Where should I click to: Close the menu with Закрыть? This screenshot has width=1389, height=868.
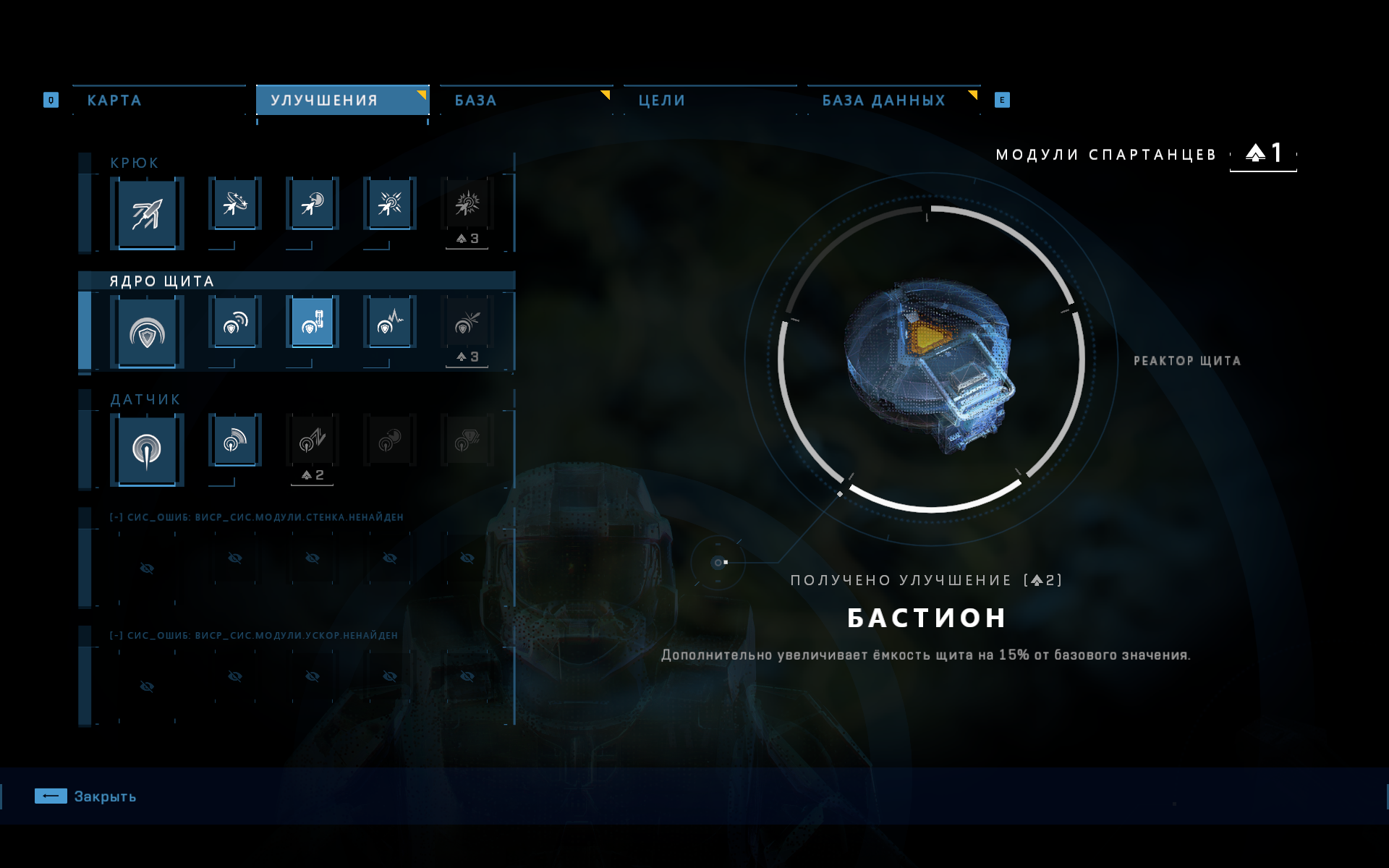85,796
